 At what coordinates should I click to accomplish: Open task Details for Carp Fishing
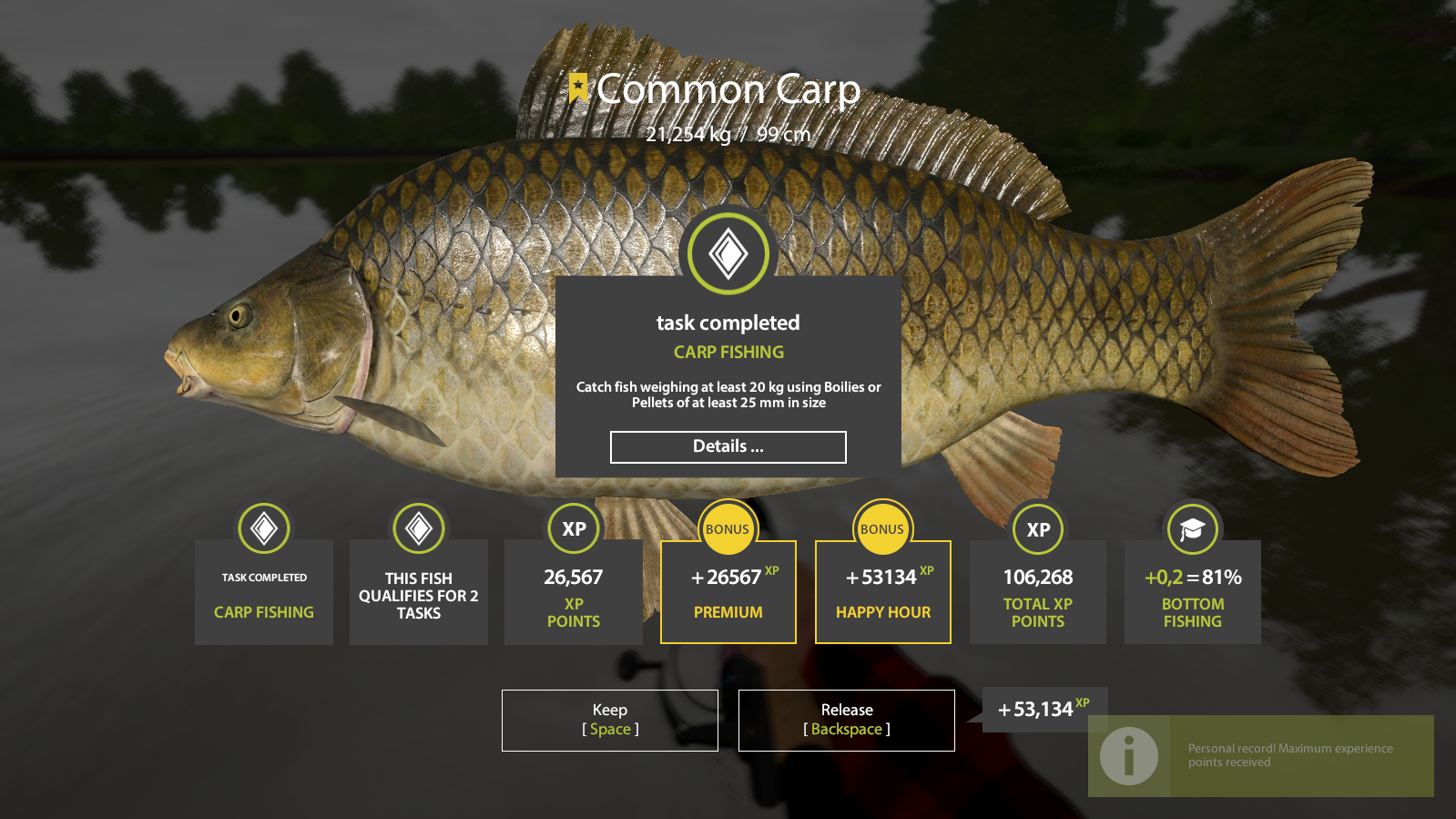click(728, 447)
